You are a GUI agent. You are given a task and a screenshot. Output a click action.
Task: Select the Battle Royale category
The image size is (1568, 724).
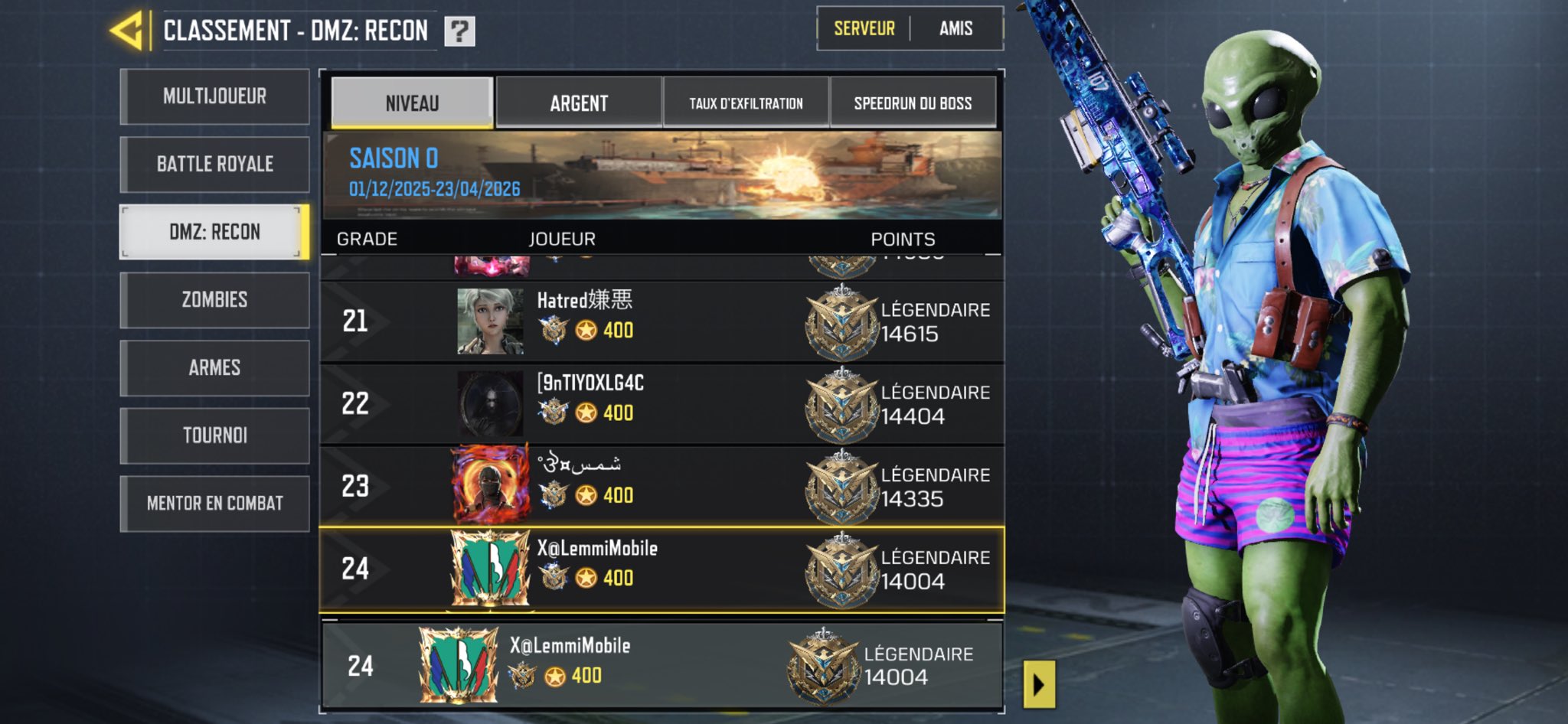point(215,164)
